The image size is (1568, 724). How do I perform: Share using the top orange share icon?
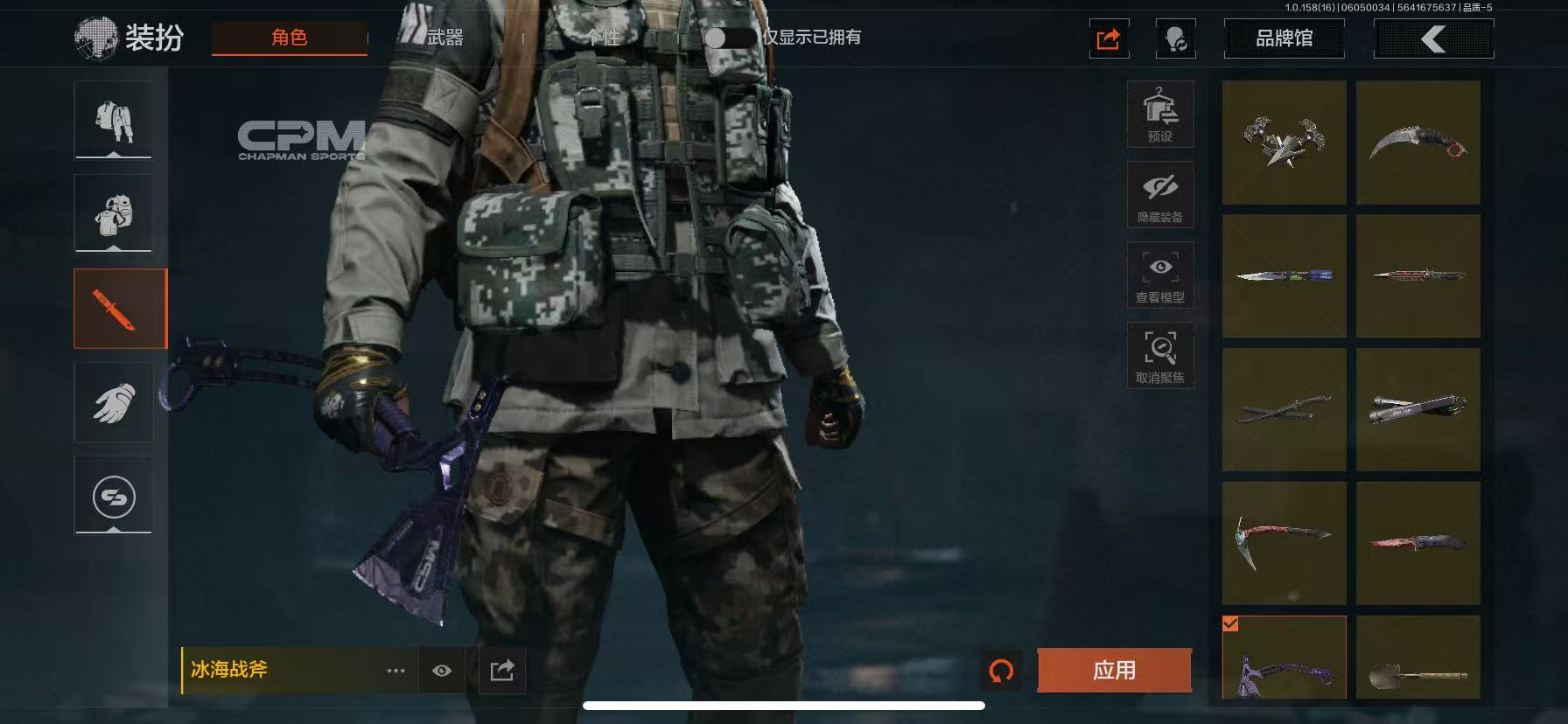click(1109, 38)
